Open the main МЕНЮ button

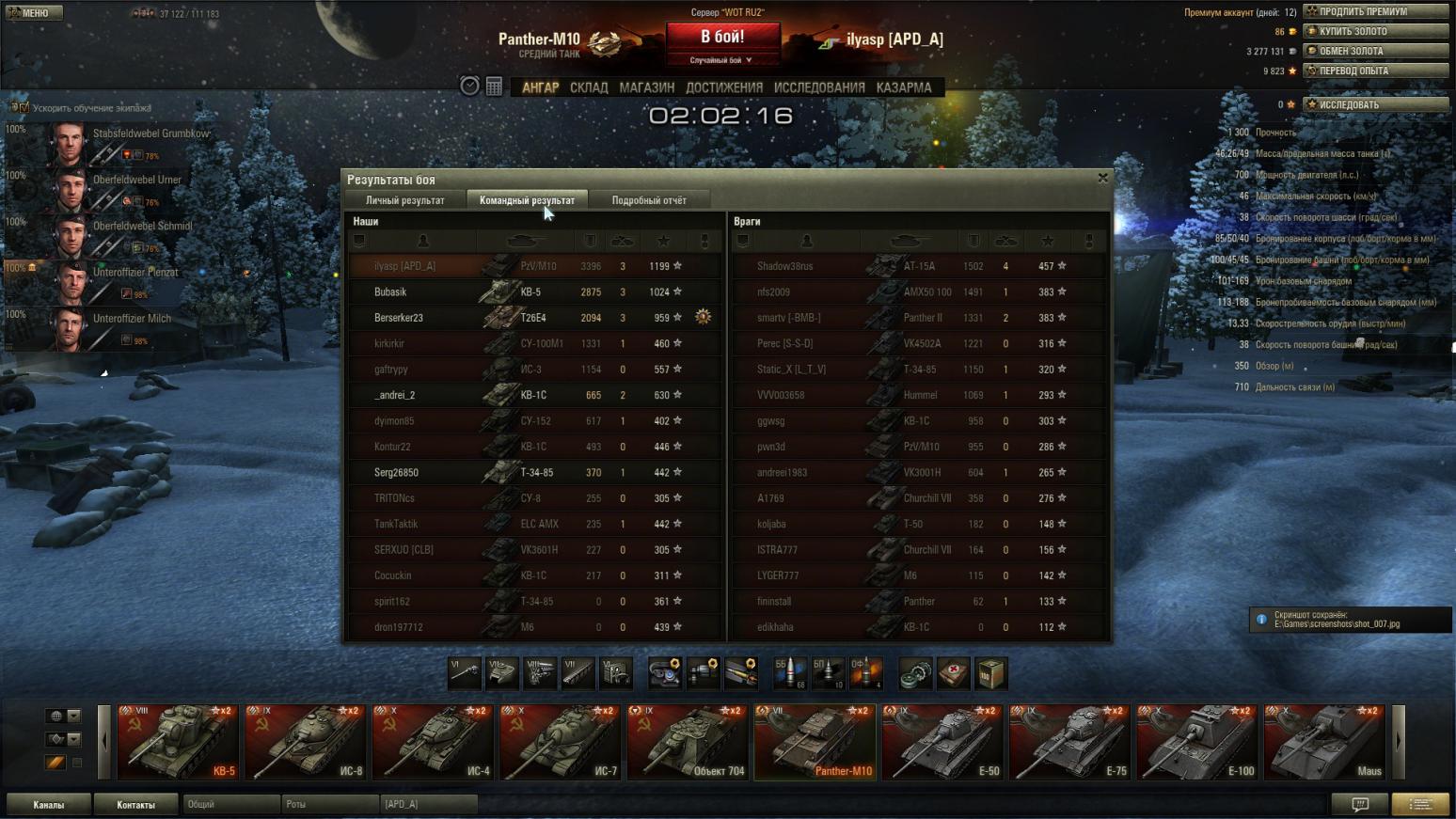(33, 13)
